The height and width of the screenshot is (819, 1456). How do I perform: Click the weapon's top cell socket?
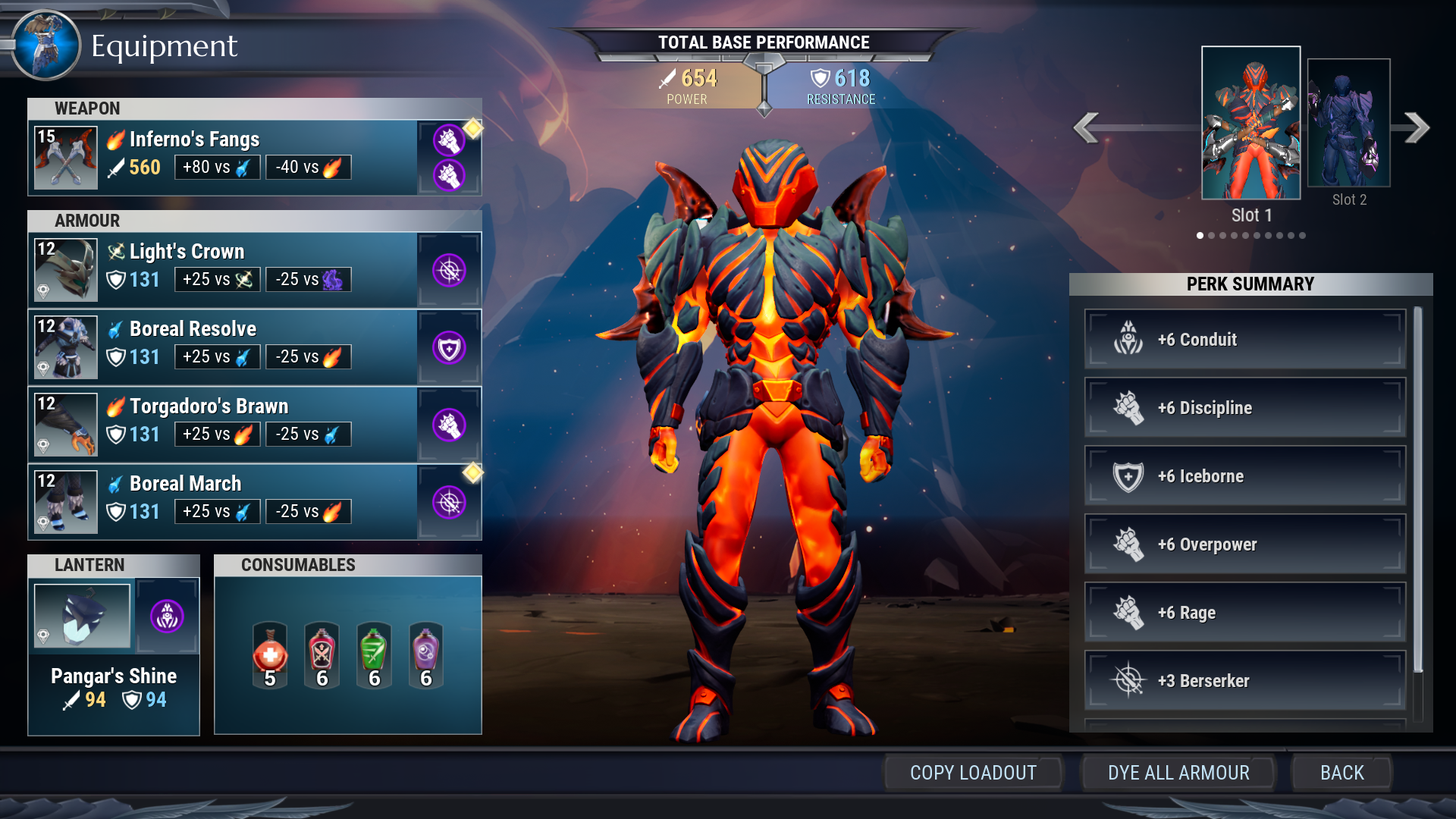[x=449, y=140]
